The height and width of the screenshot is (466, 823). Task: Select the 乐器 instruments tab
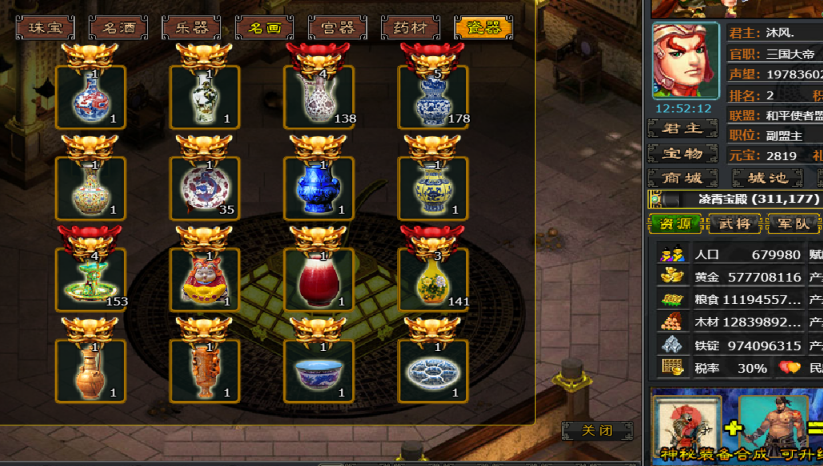191,28
